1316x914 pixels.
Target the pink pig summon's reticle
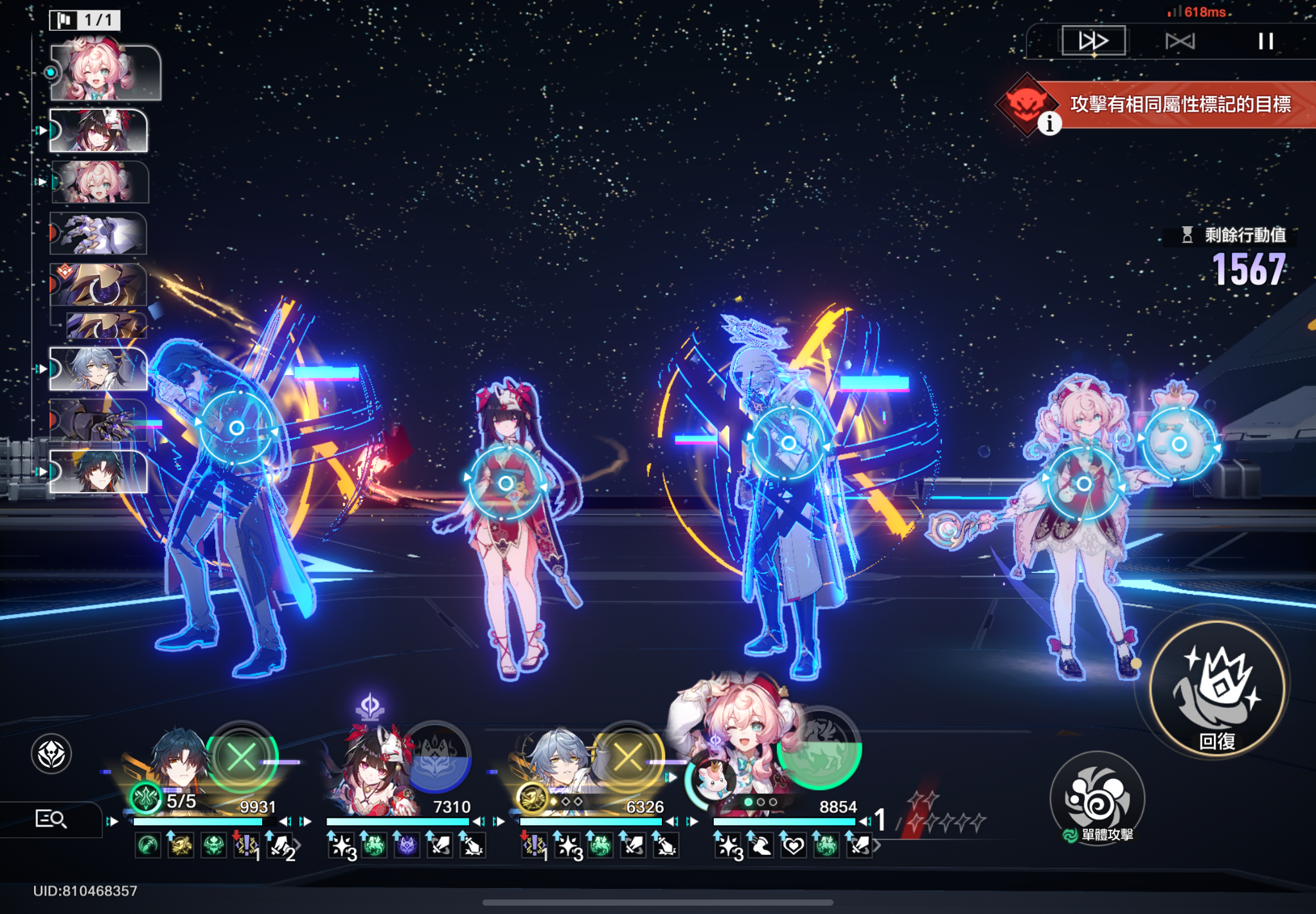[x=1179, y=444]
